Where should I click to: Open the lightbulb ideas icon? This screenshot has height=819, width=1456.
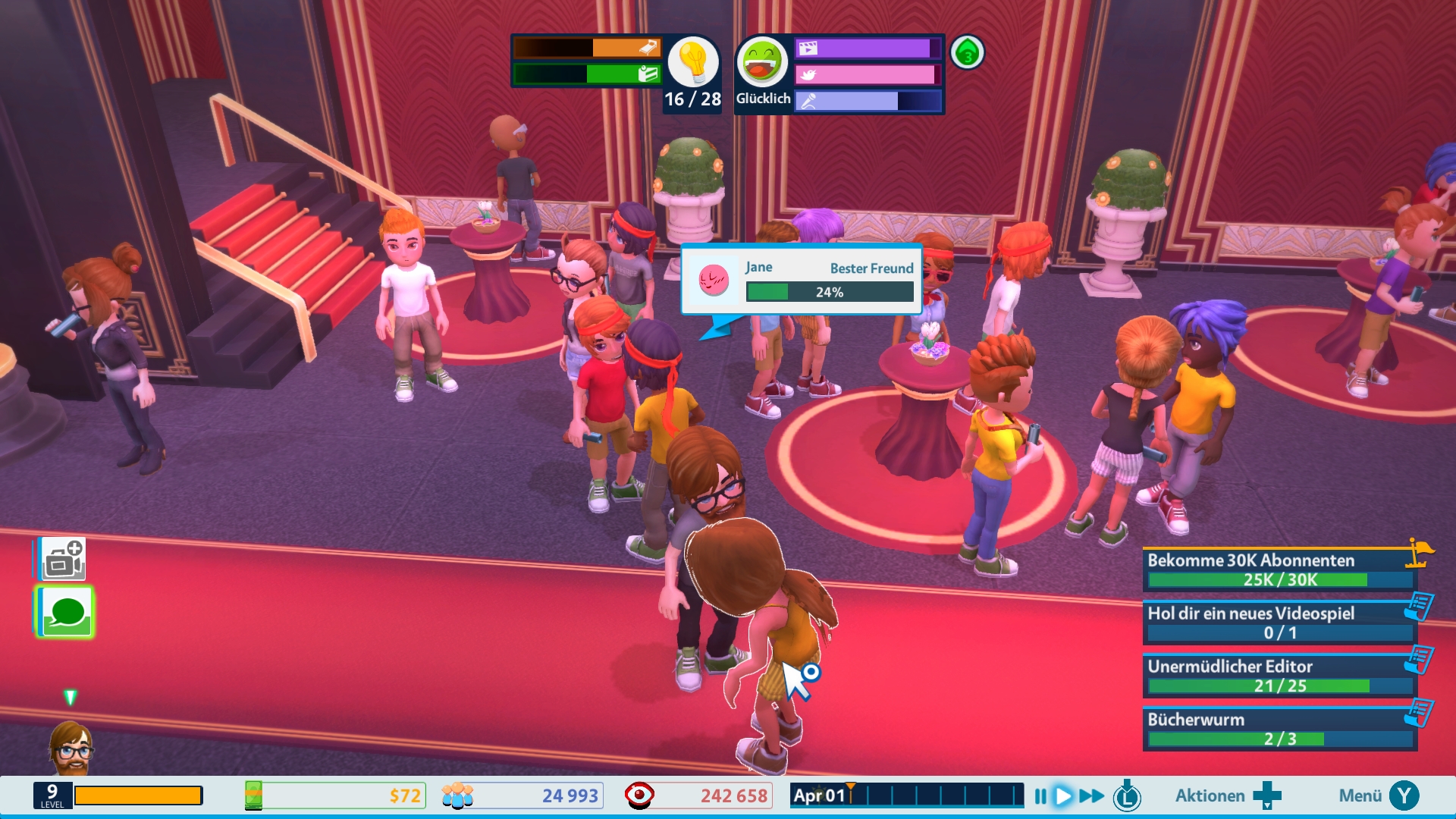pyautogui.click(x=692, y=62)
